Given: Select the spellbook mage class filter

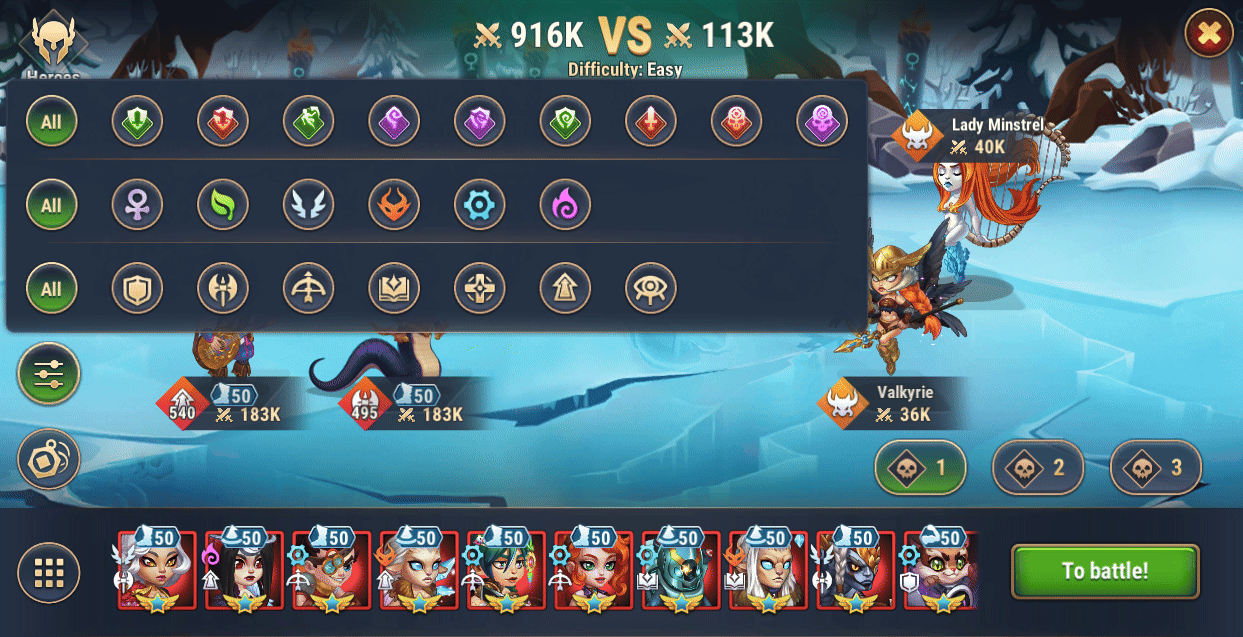Looking at the screenshot, I should click(394, 289).
